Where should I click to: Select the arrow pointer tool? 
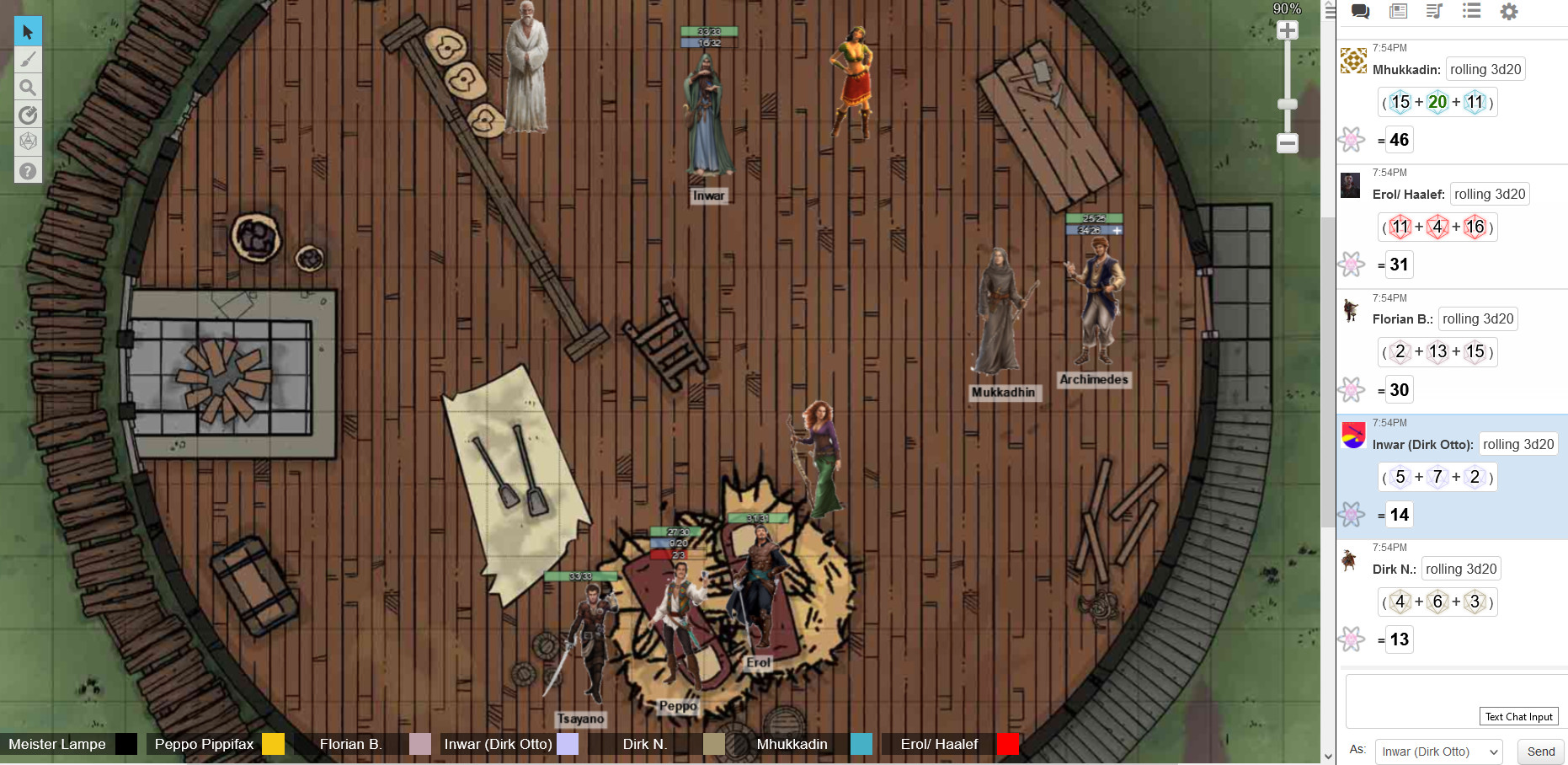coord(28,32)
